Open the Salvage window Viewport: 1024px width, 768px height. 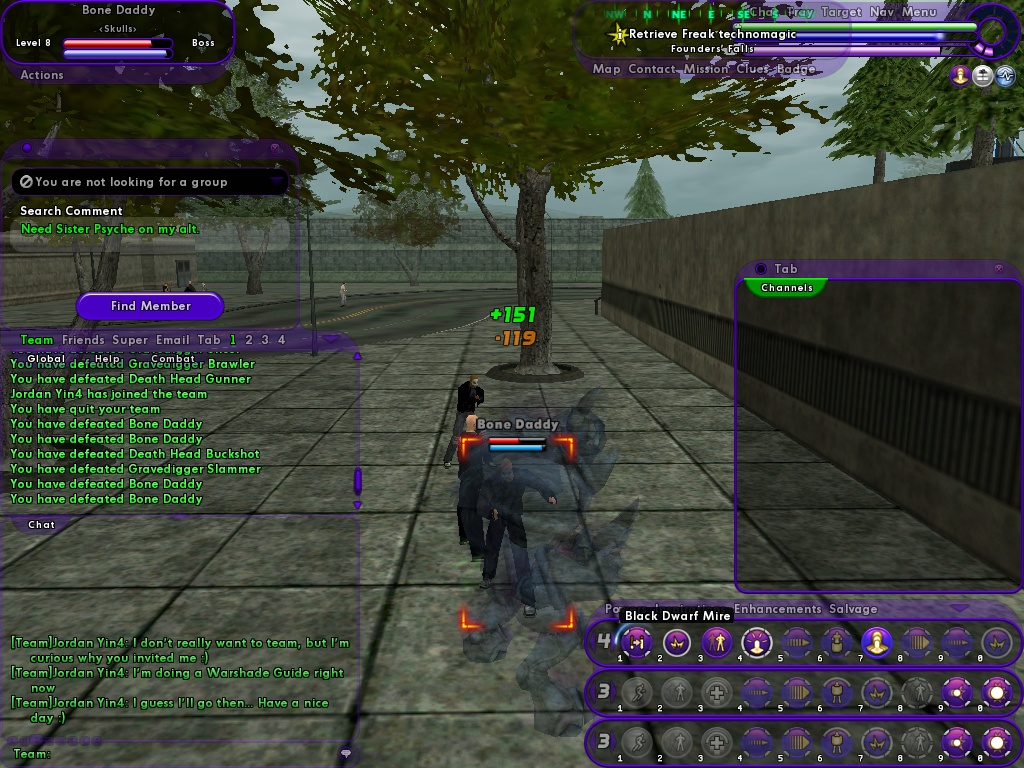[x=853, y=609]
